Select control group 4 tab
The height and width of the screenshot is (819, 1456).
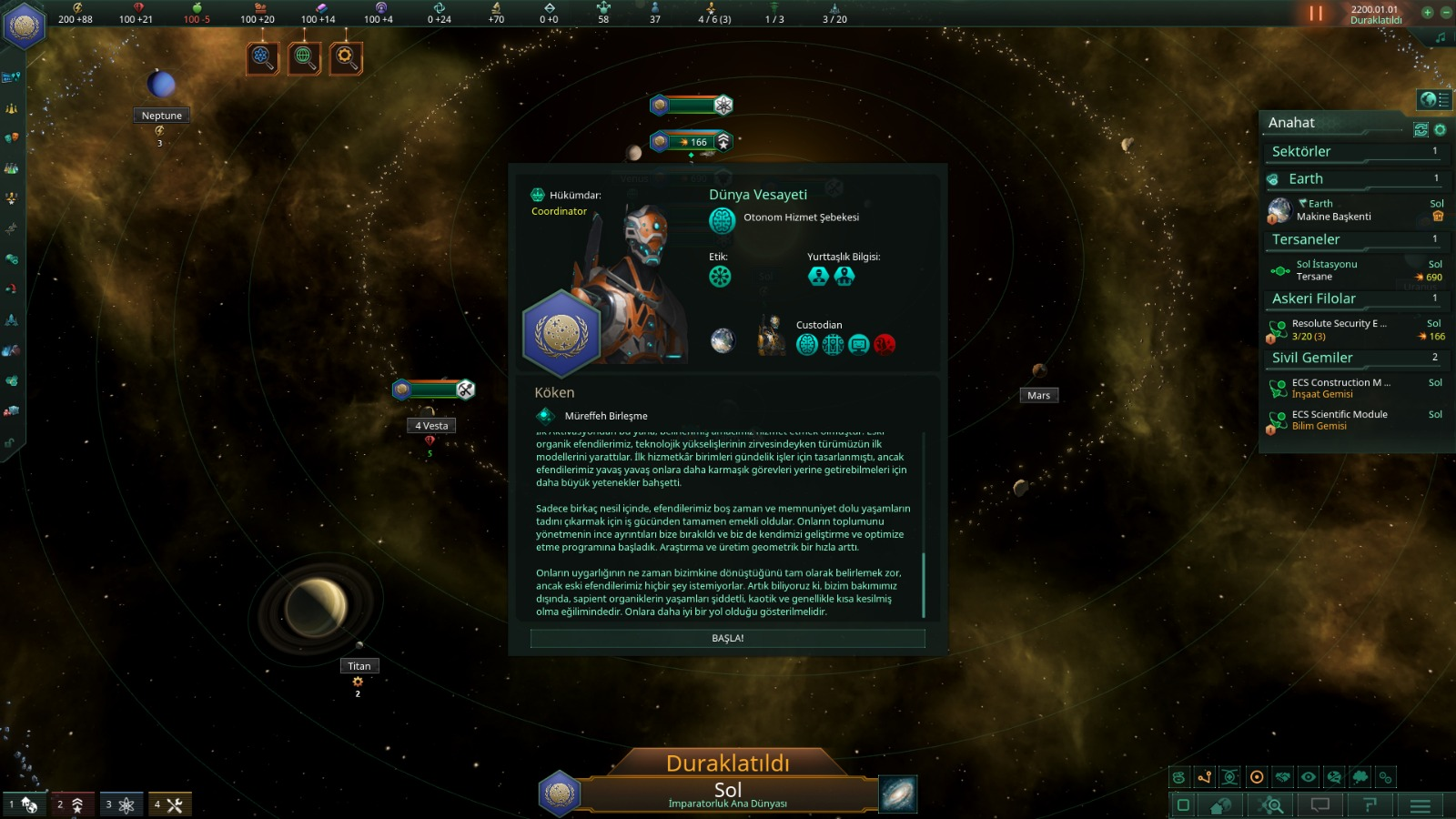coord(170,804)
